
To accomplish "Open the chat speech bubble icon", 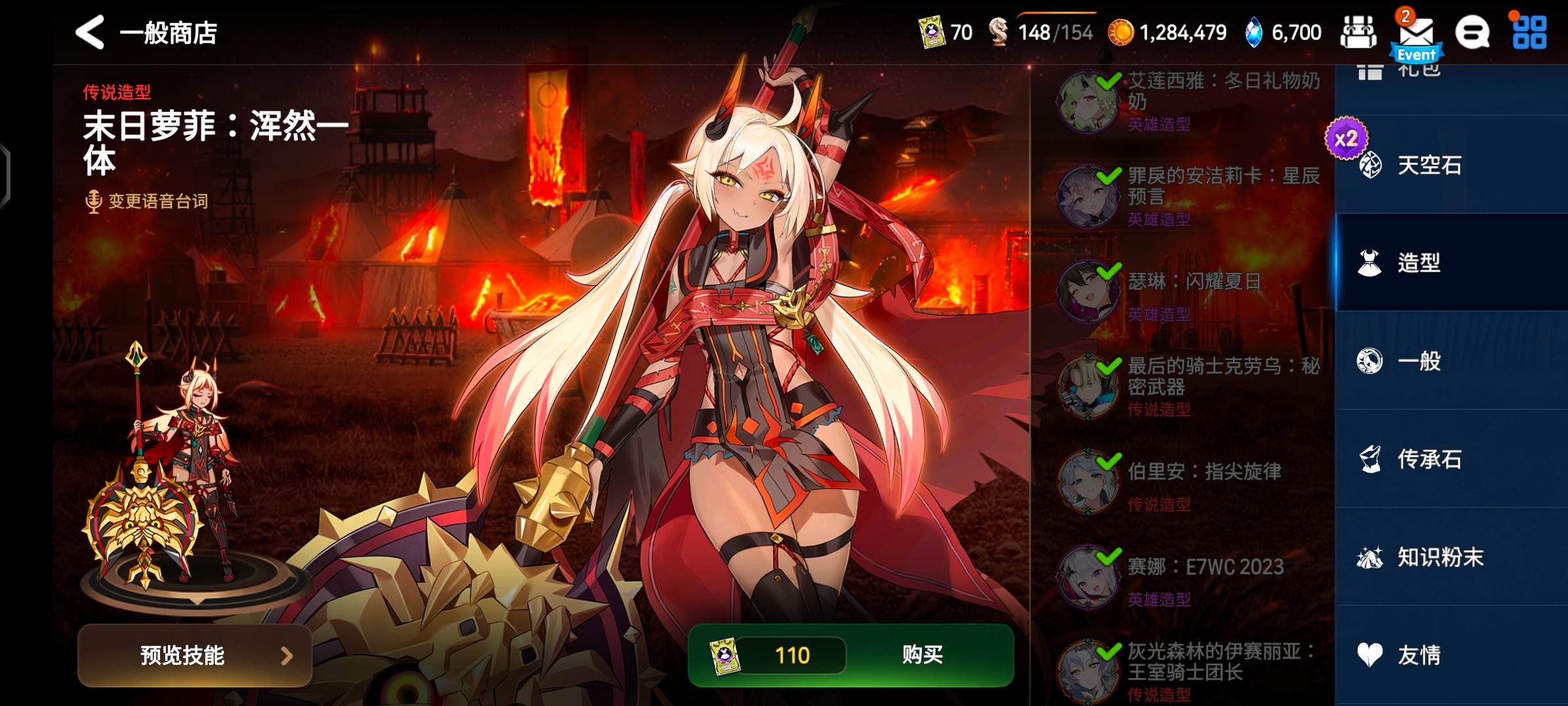I will [x=1473, y=33].
